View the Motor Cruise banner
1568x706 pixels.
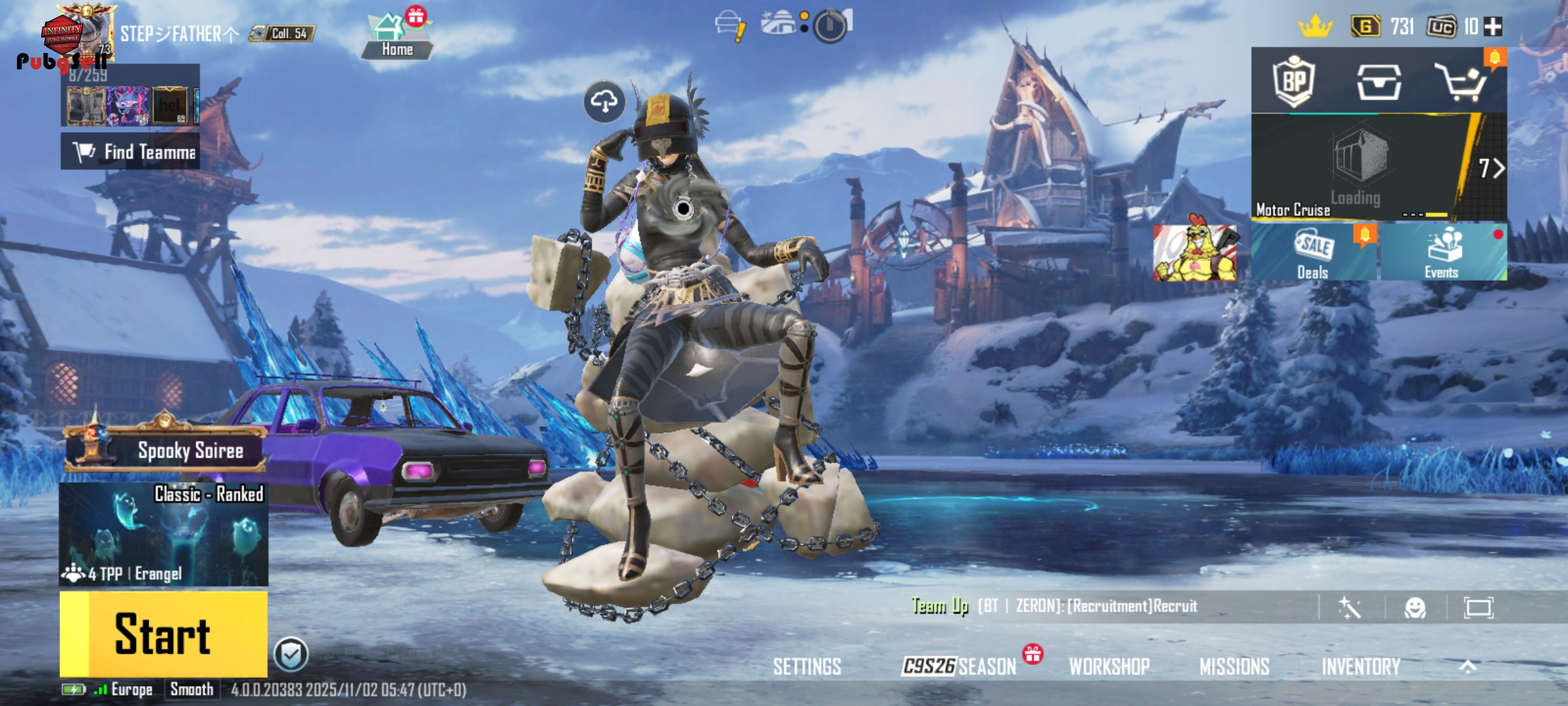[1359, 167]
